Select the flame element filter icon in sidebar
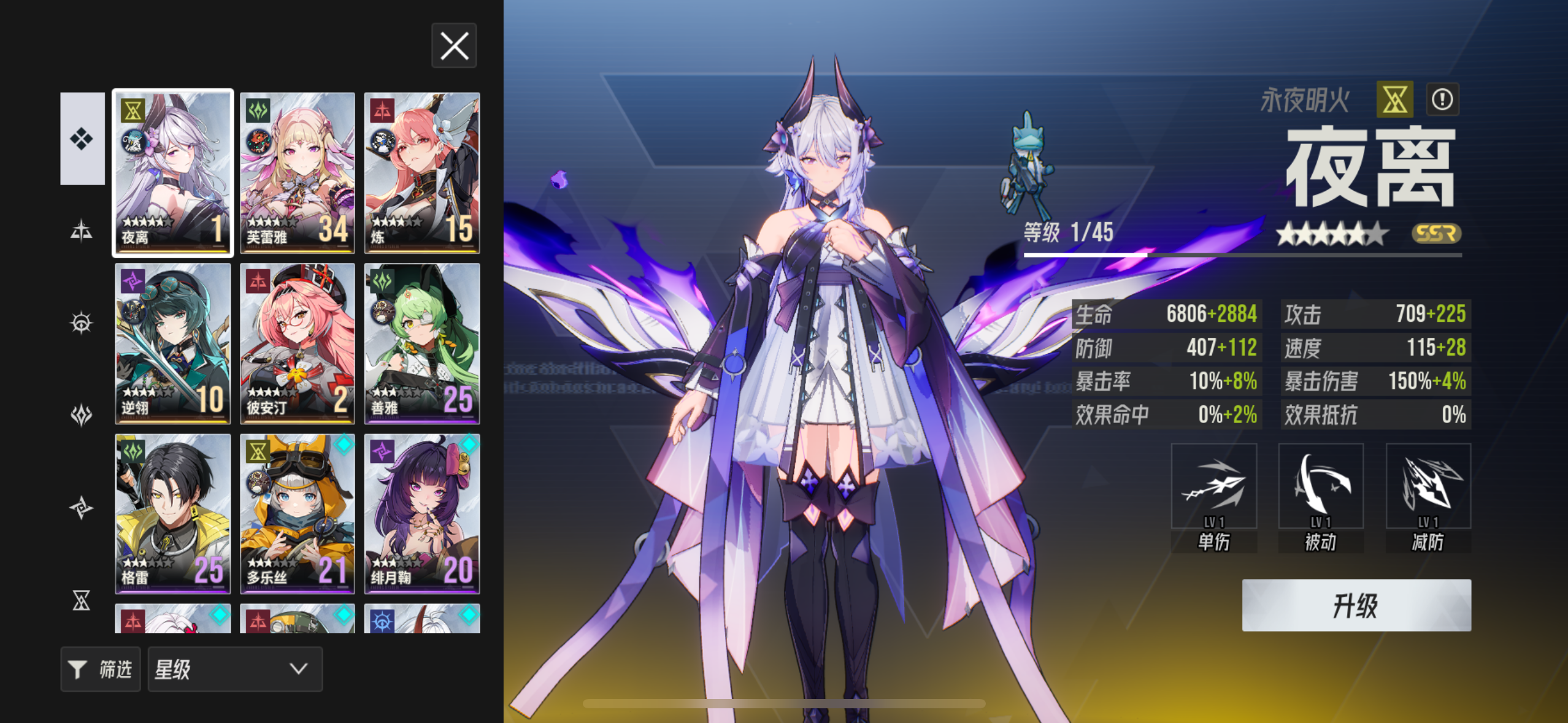Screen dimensions: 1568x723 [82, 414]
